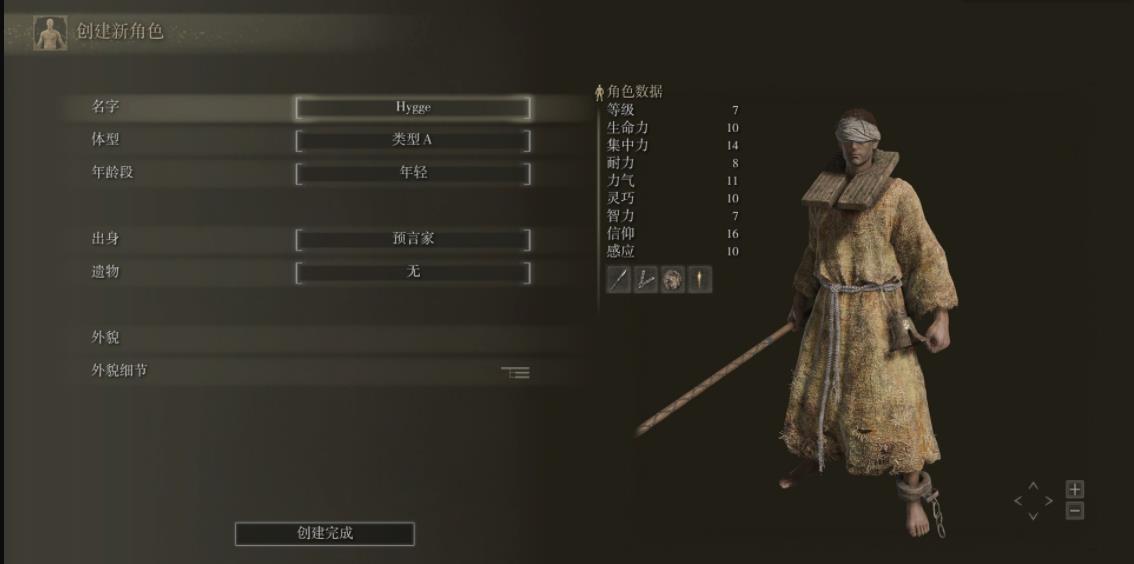This screenshot has width=1134, height=564.
Task: Select the finger seal equipment icon
Action: [646, 280]
